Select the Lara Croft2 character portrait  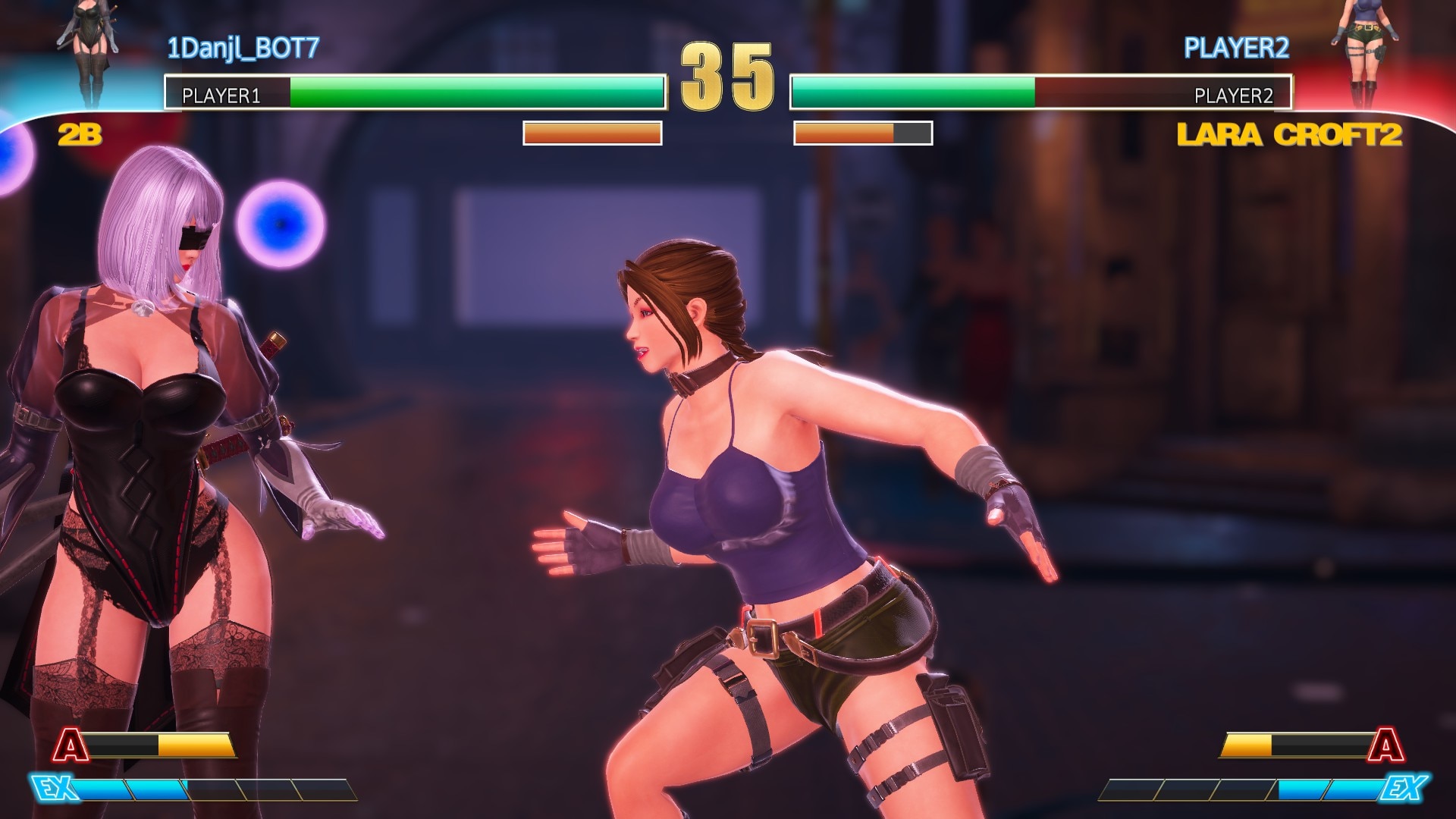click(x=1363, y=53)
